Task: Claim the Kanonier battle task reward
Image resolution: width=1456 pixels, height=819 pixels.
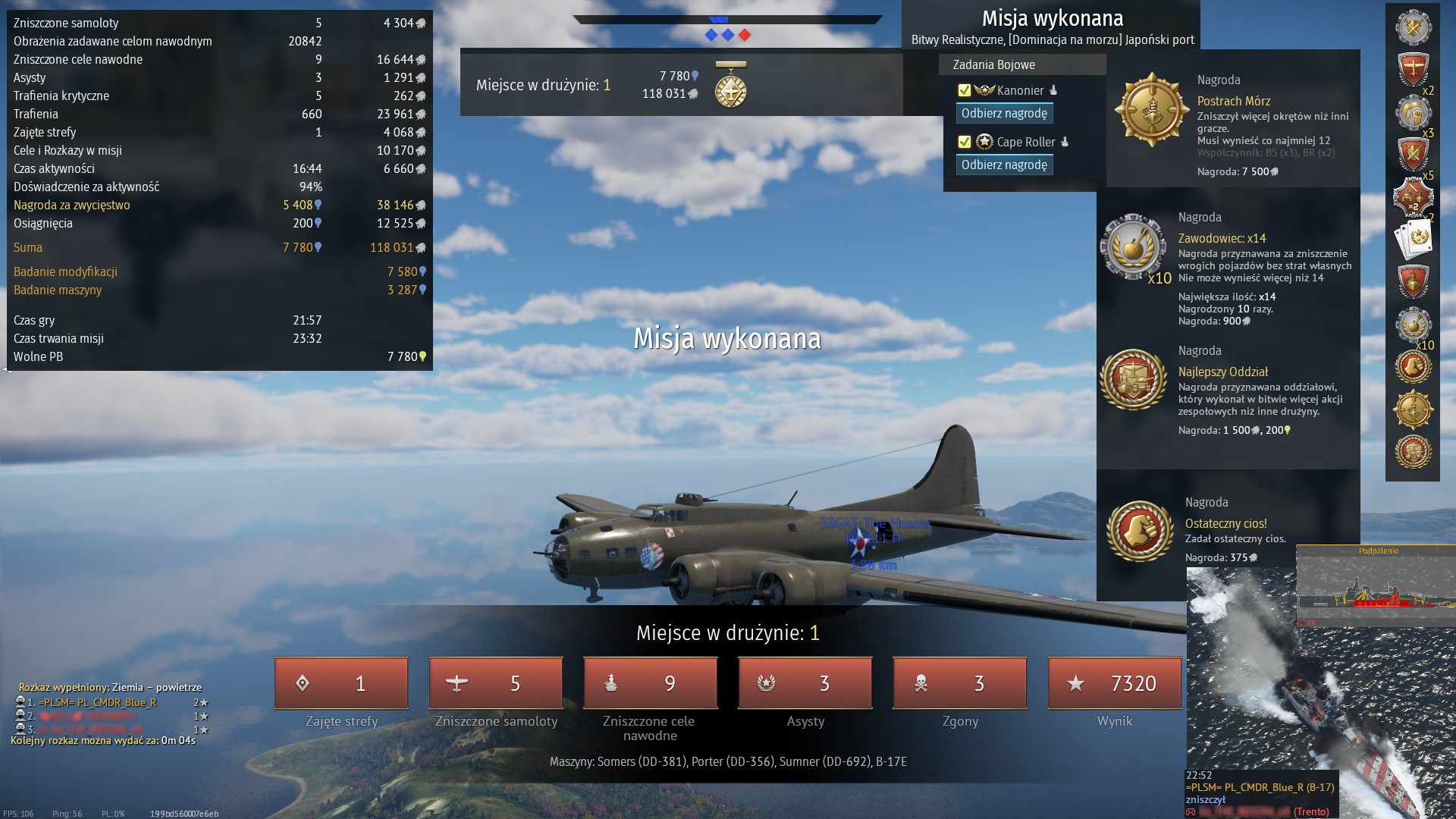Action: (1004, 114)
